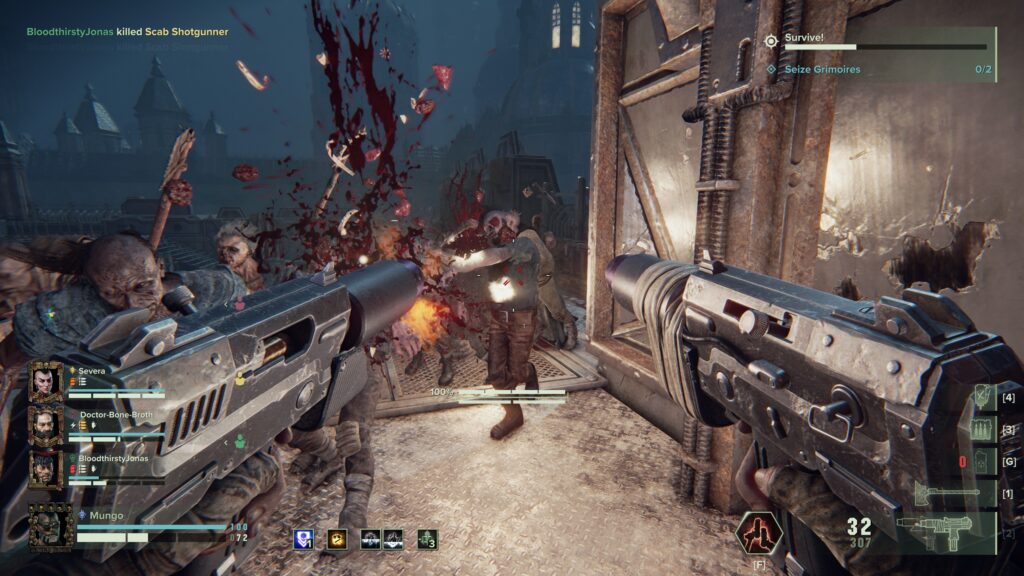This screenshot has height=576, width=1024.
Task: Click the green buff icon with 3 stacks
Action: click(x=427, y=539)
